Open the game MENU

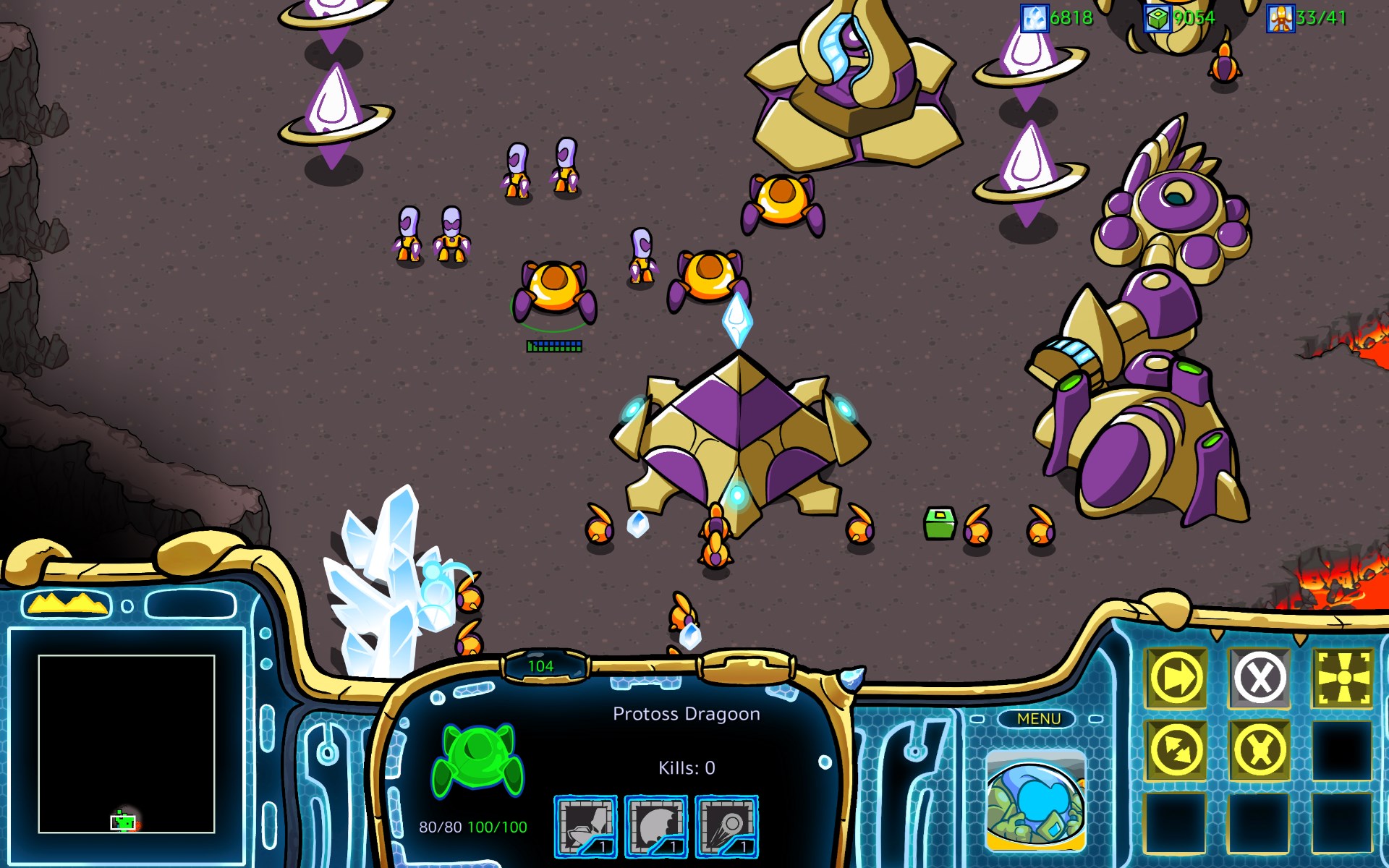tap(1038, 718)
